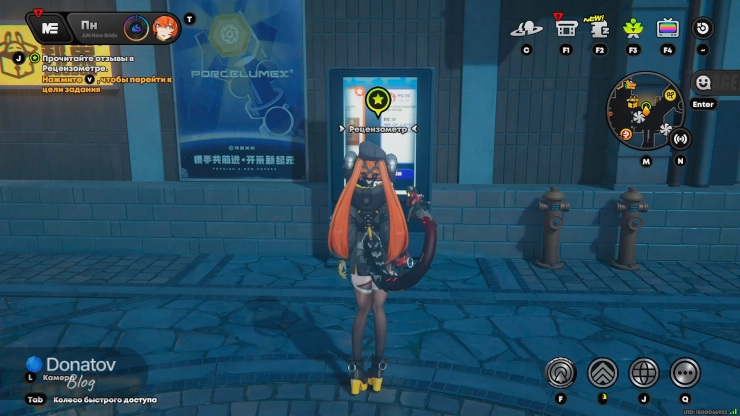Image resolution: width=740 pixels, height=416 pixels.
Task: Click the yellow box marker on minimap
Action: pyautogui.click(x=633, y=102)
